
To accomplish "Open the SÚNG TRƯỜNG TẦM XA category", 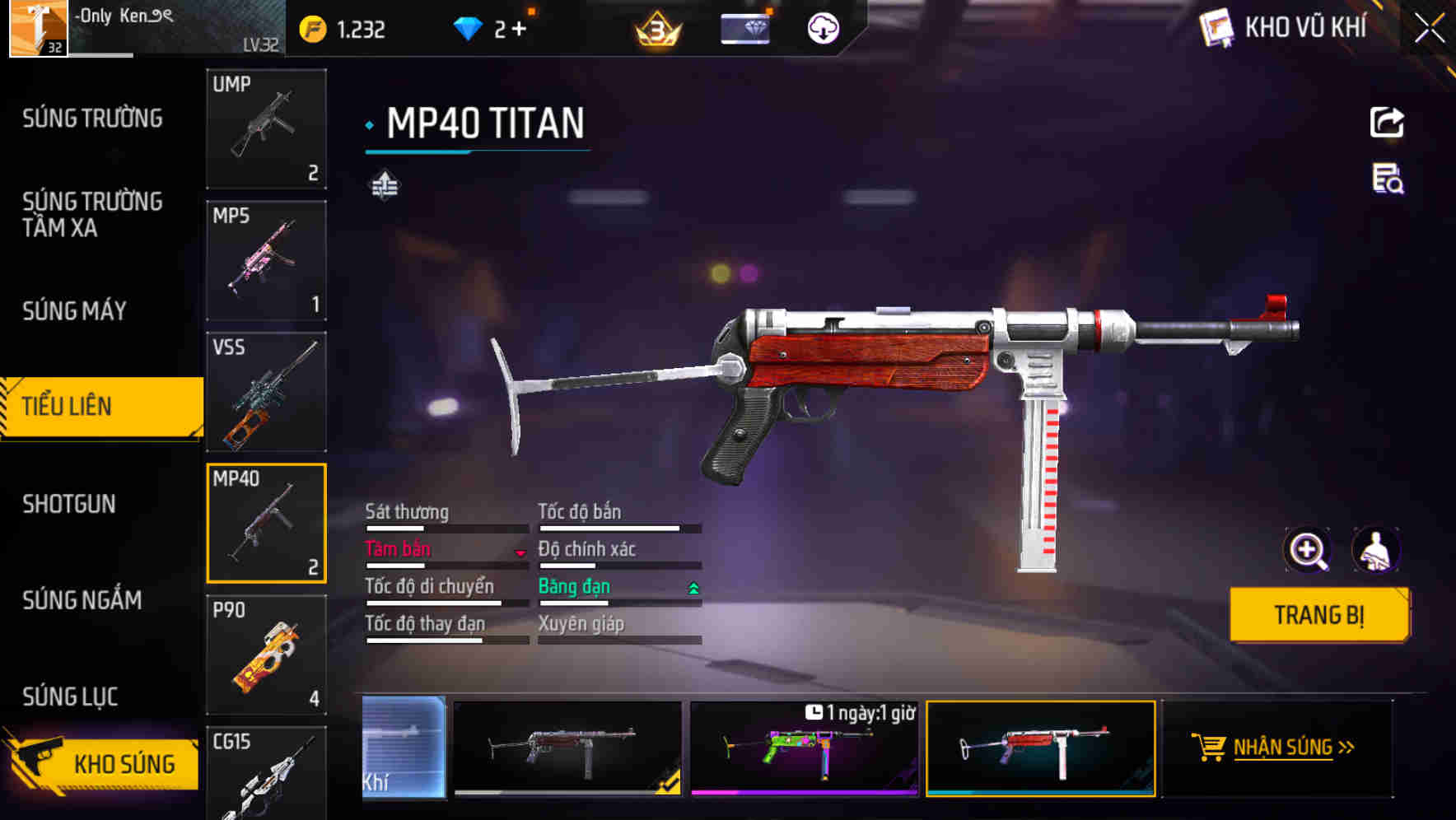I will tap(92, 214).
